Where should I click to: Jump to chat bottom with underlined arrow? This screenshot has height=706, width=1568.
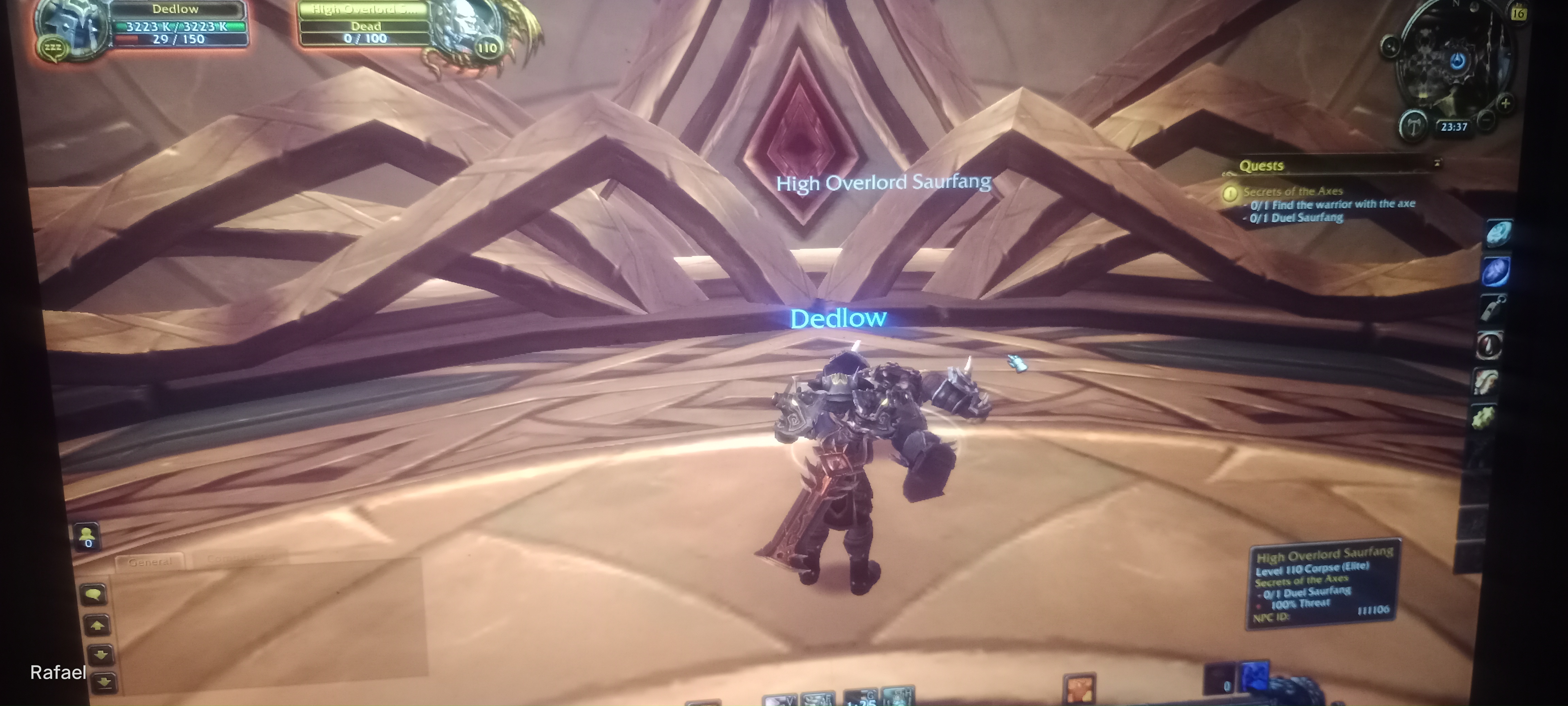coord(103,682)
